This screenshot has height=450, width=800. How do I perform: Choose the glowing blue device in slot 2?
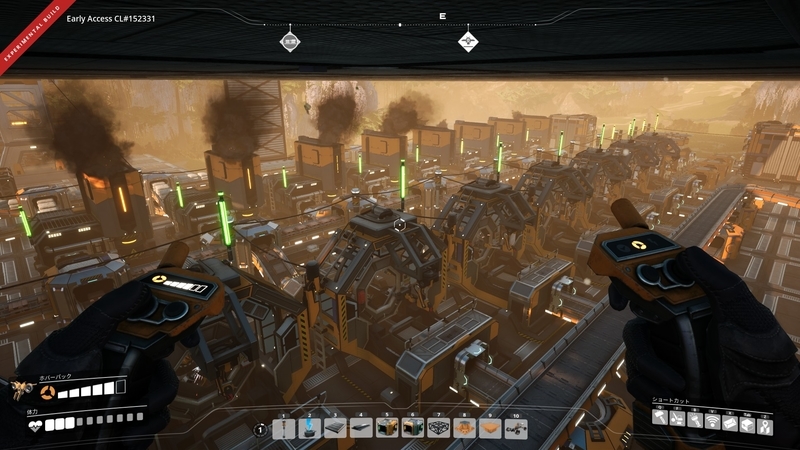(x=310, y=428)
